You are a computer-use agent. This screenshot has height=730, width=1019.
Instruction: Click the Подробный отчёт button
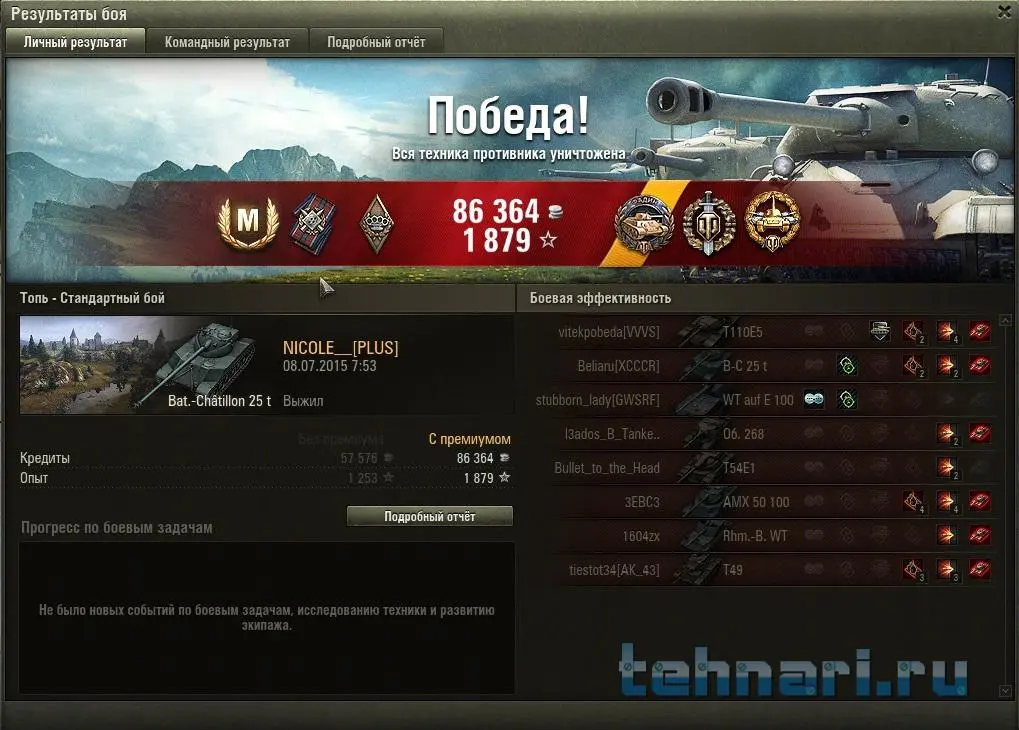429,516
